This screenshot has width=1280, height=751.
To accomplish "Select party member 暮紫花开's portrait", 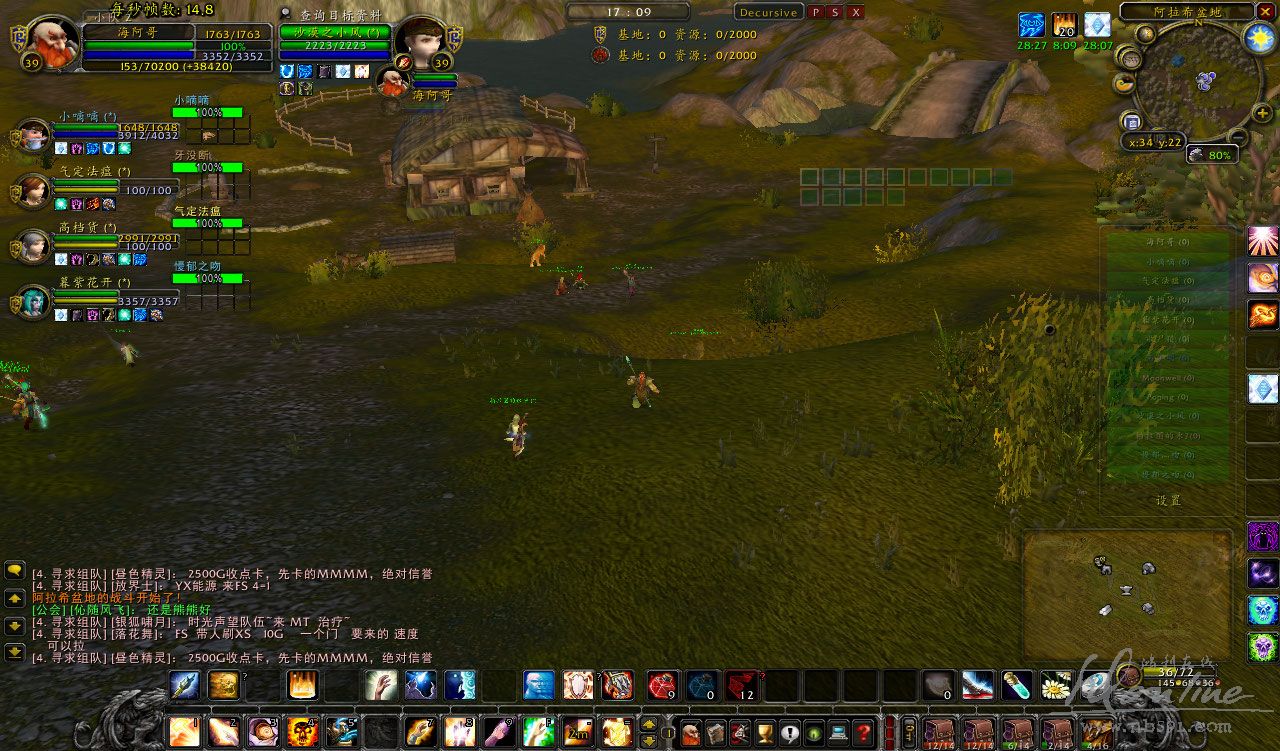I will pos(33,300).
